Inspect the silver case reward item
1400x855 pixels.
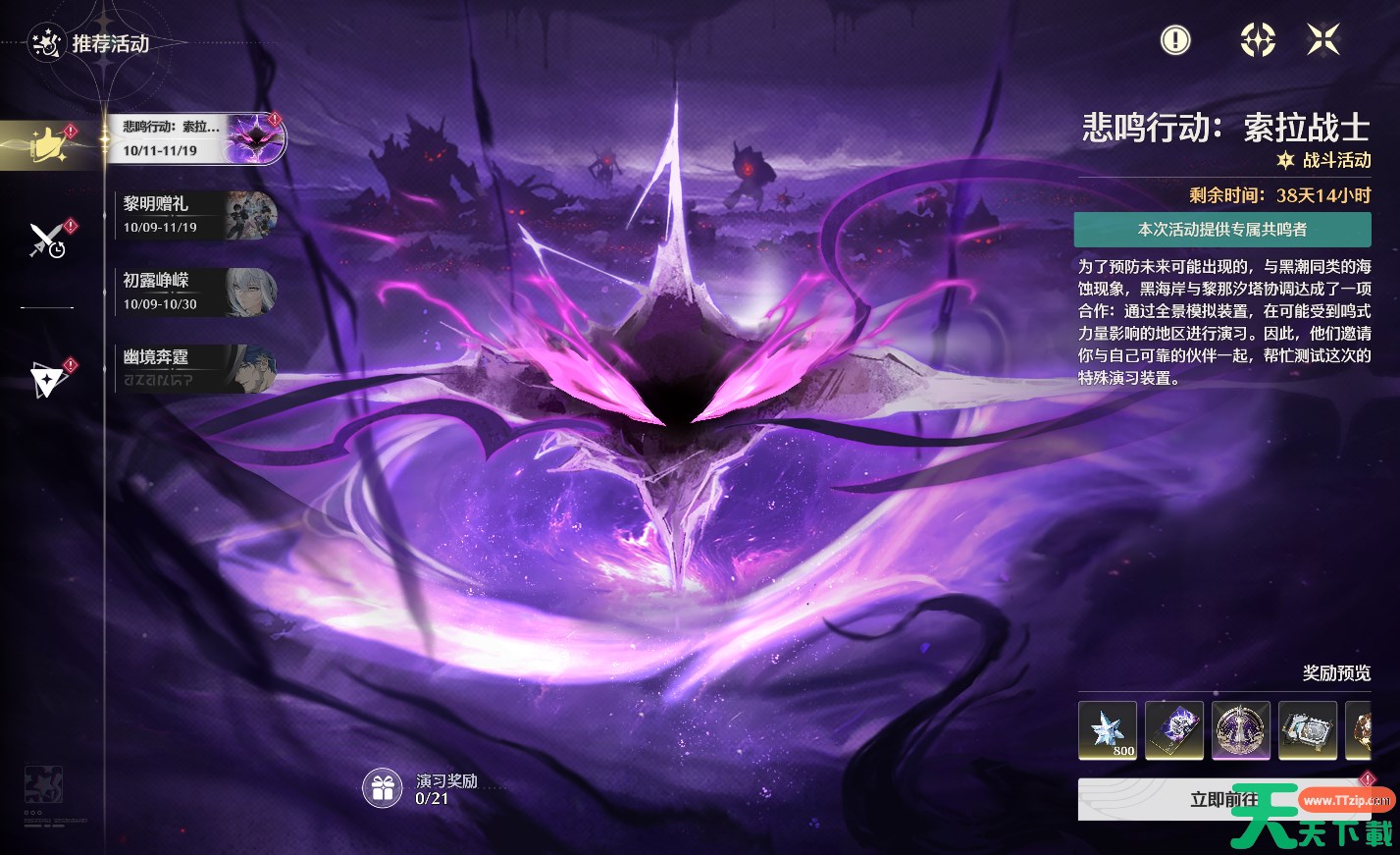1308,730
